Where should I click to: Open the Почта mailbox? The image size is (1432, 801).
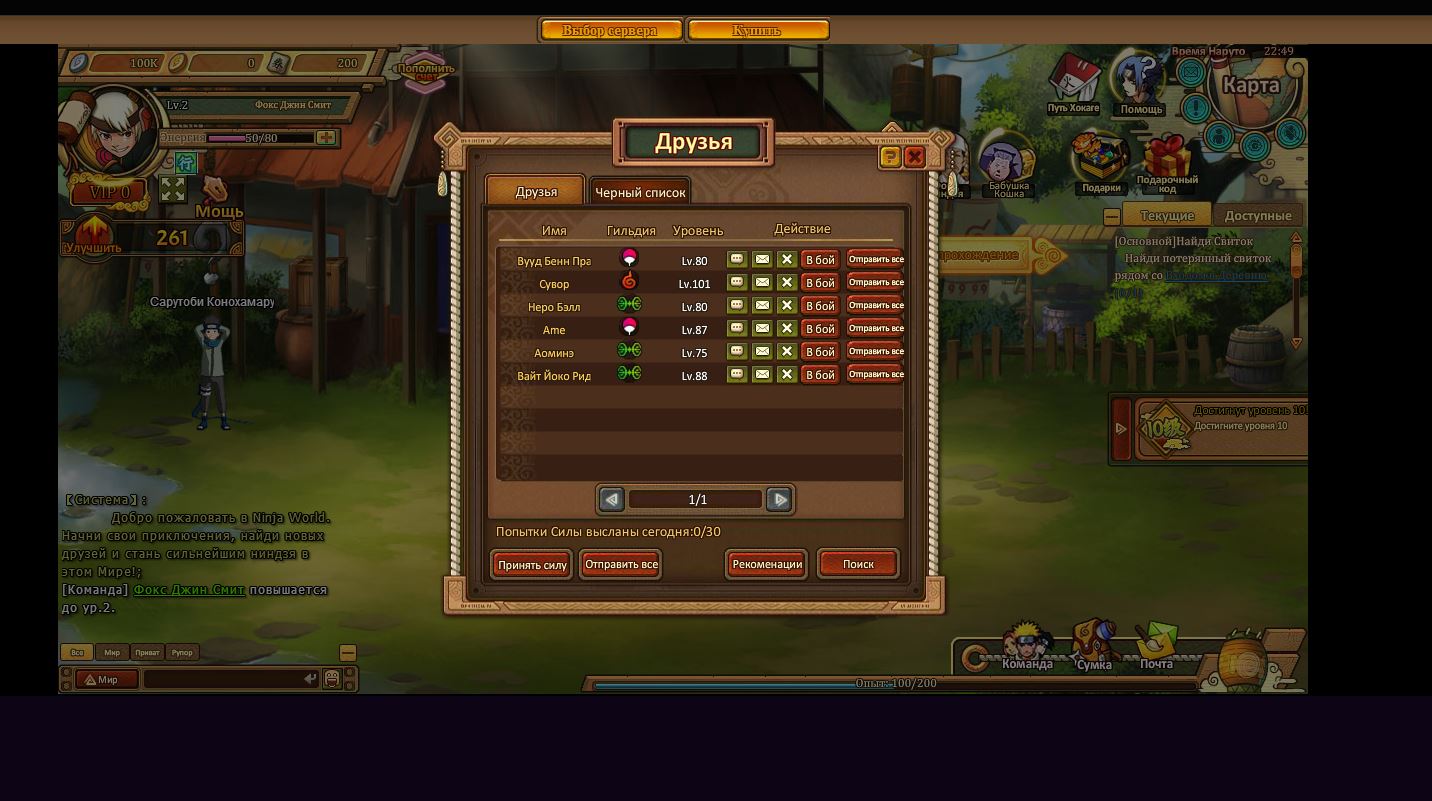(1156, 646)
